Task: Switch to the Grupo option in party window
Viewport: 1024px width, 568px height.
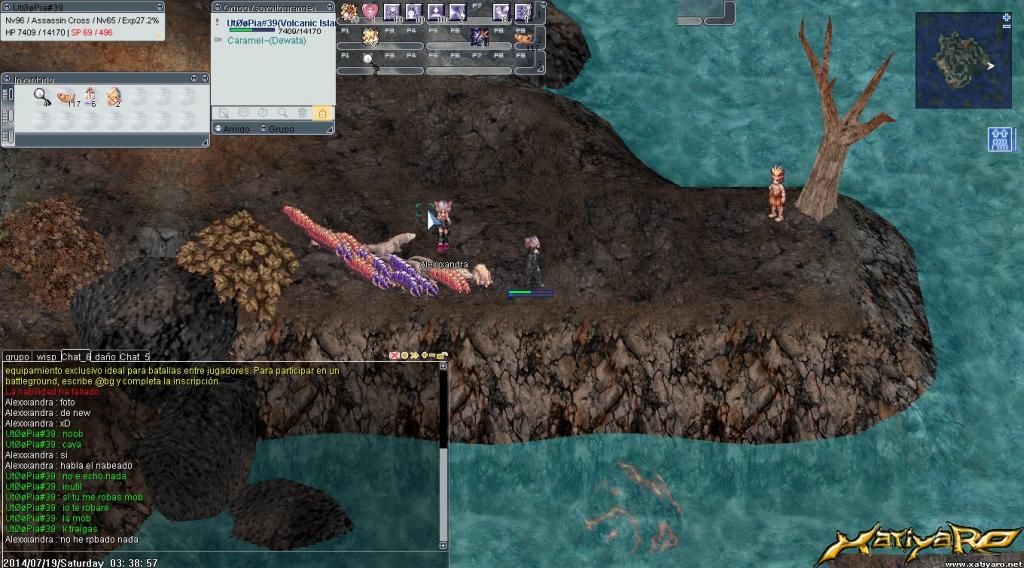Action: click(281, 129)
